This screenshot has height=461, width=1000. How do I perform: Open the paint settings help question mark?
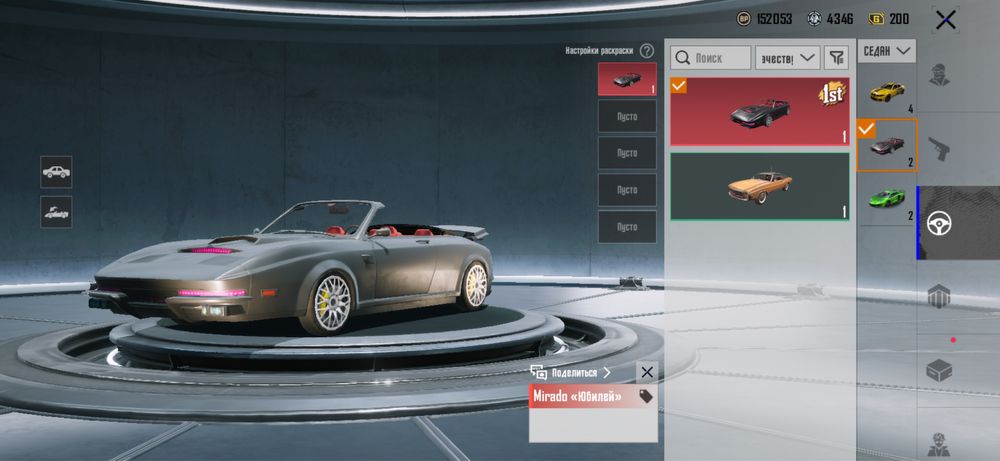[x=647, y=50]
